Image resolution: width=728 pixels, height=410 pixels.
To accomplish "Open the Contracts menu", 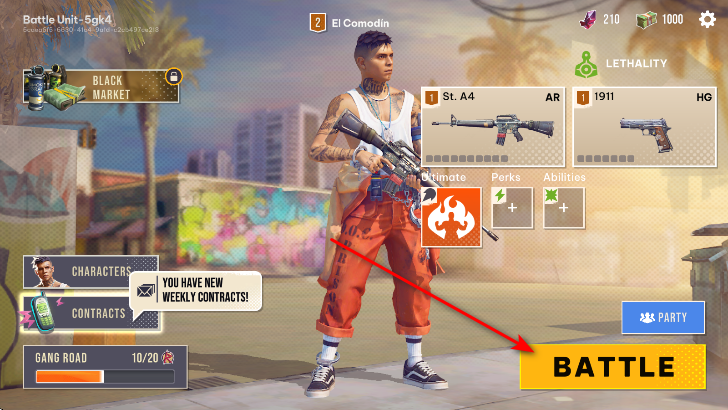I will [88, 313].
